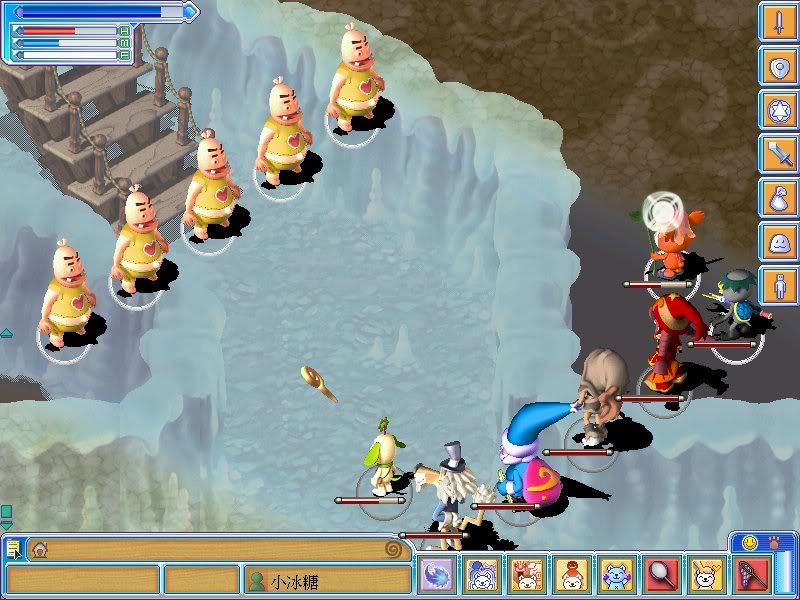This screenshot has height=600, width=800.
Task: Select the shield defend command
Action: point(777,66)
